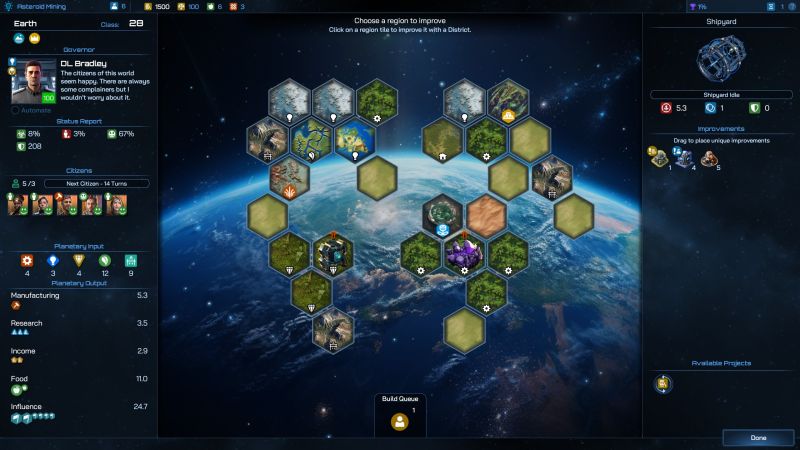Select the build queue item
Image resolution: width=800 pixels, height=450 pixels.
pyautogui.click(x=400, y=422)
